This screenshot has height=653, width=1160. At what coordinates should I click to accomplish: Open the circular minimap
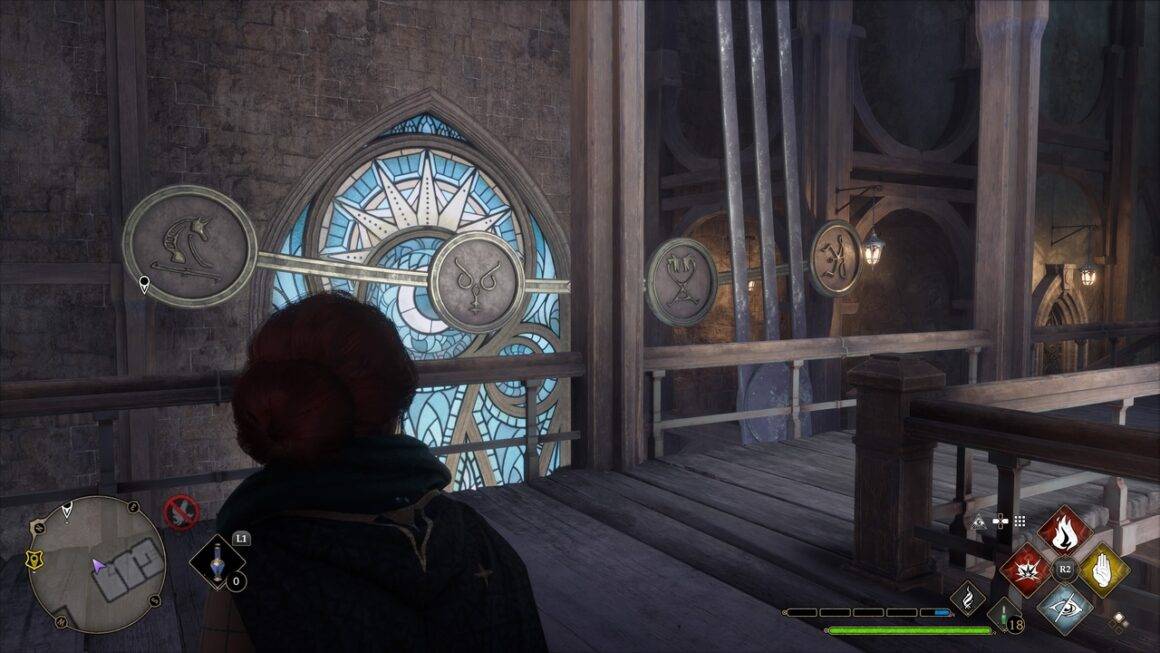(97, 565)
